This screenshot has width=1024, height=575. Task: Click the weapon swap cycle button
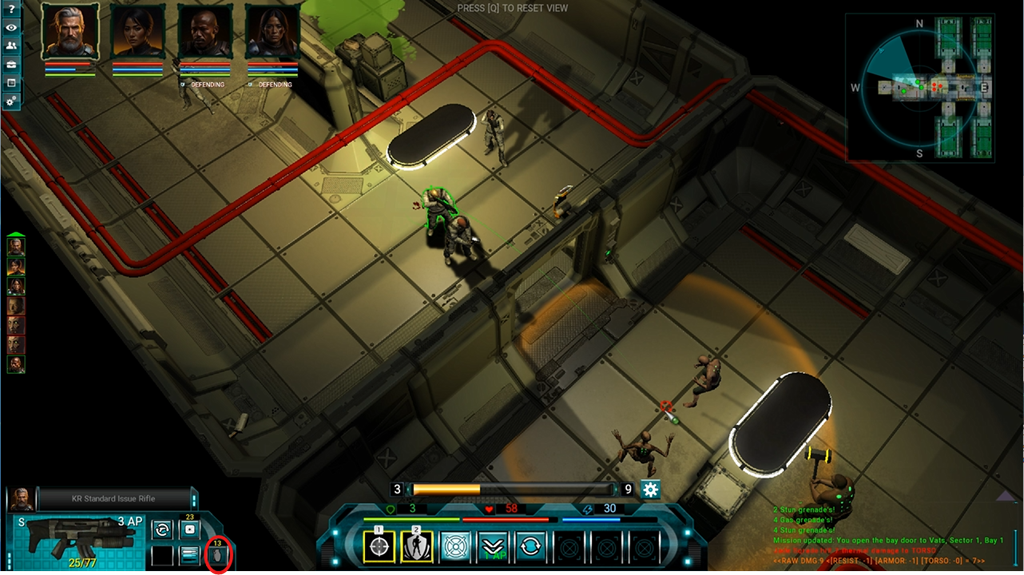(x=161, y=529)
